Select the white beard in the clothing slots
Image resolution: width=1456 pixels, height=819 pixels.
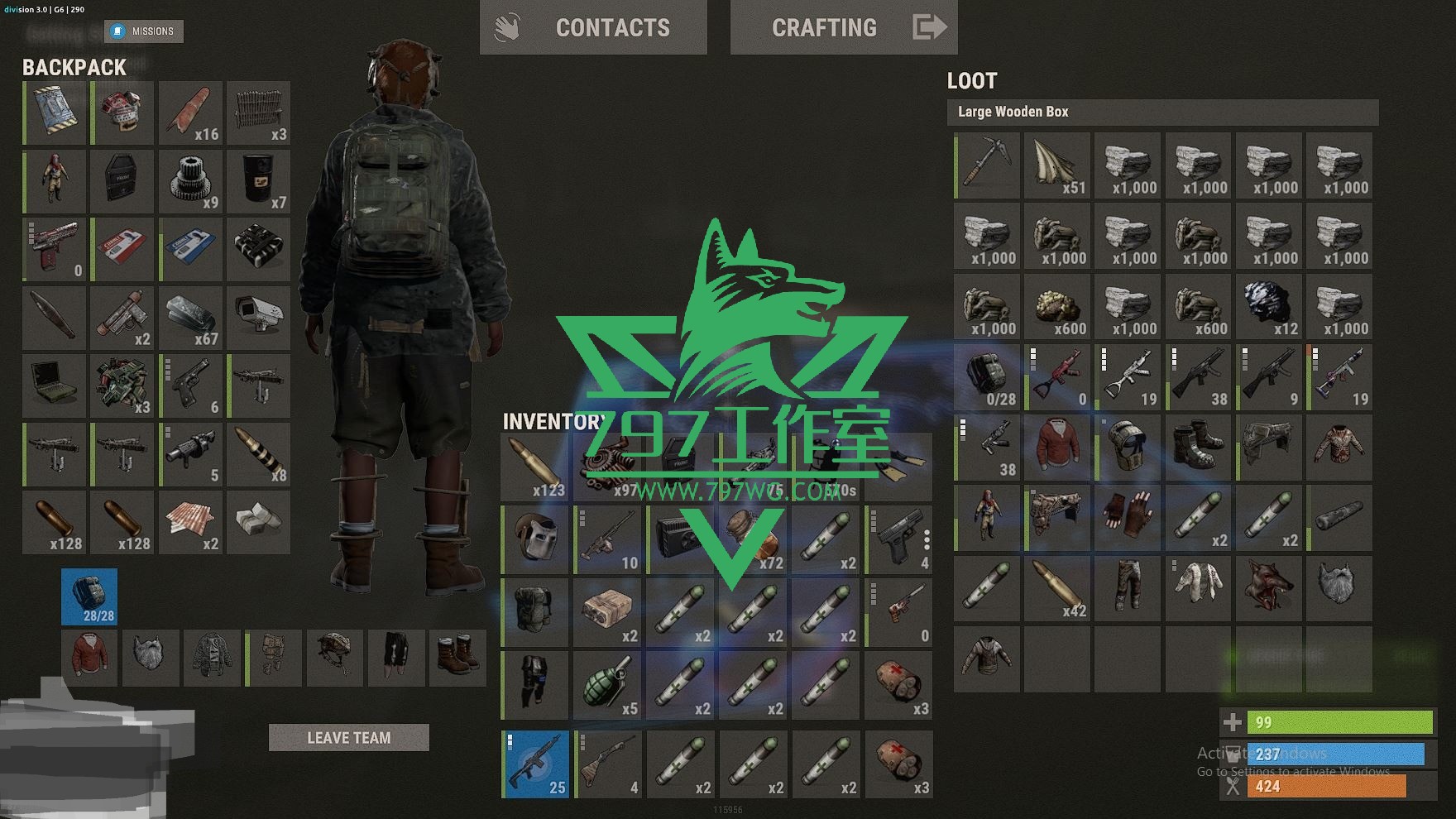pos(151,658)
